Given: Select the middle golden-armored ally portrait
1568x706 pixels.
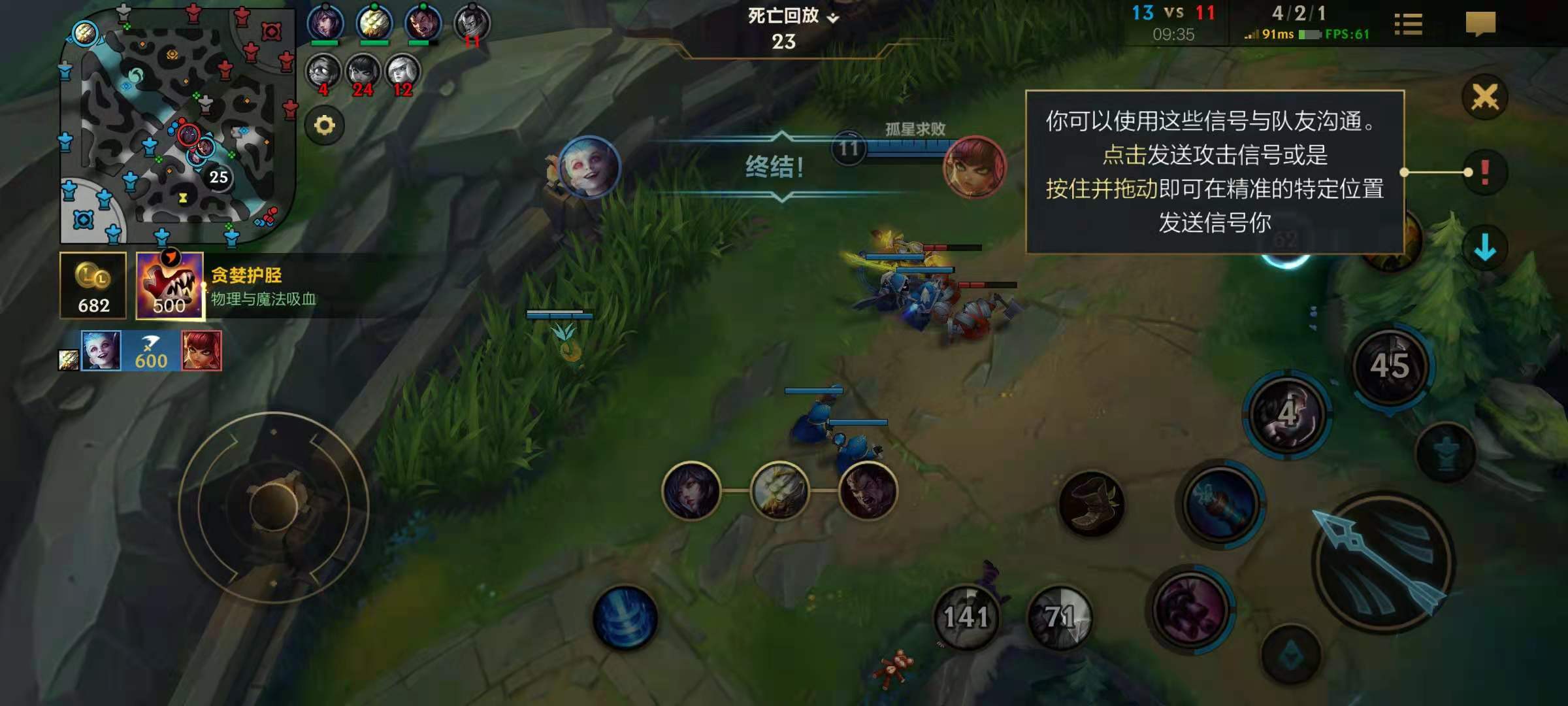Looking at the screenshot, I should (779, 490).
